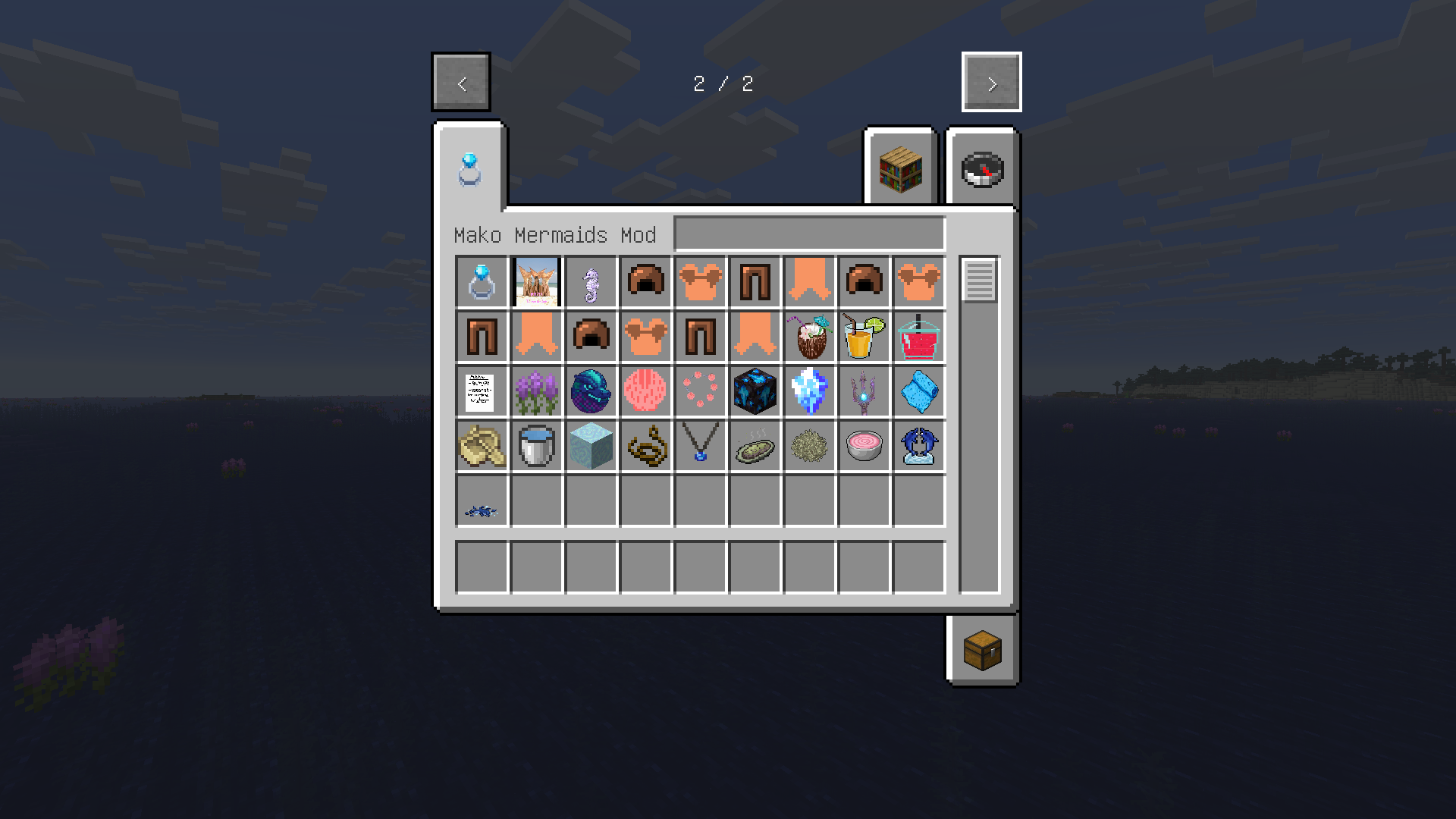
Task: Select the trident item
Action: [864, 391]
